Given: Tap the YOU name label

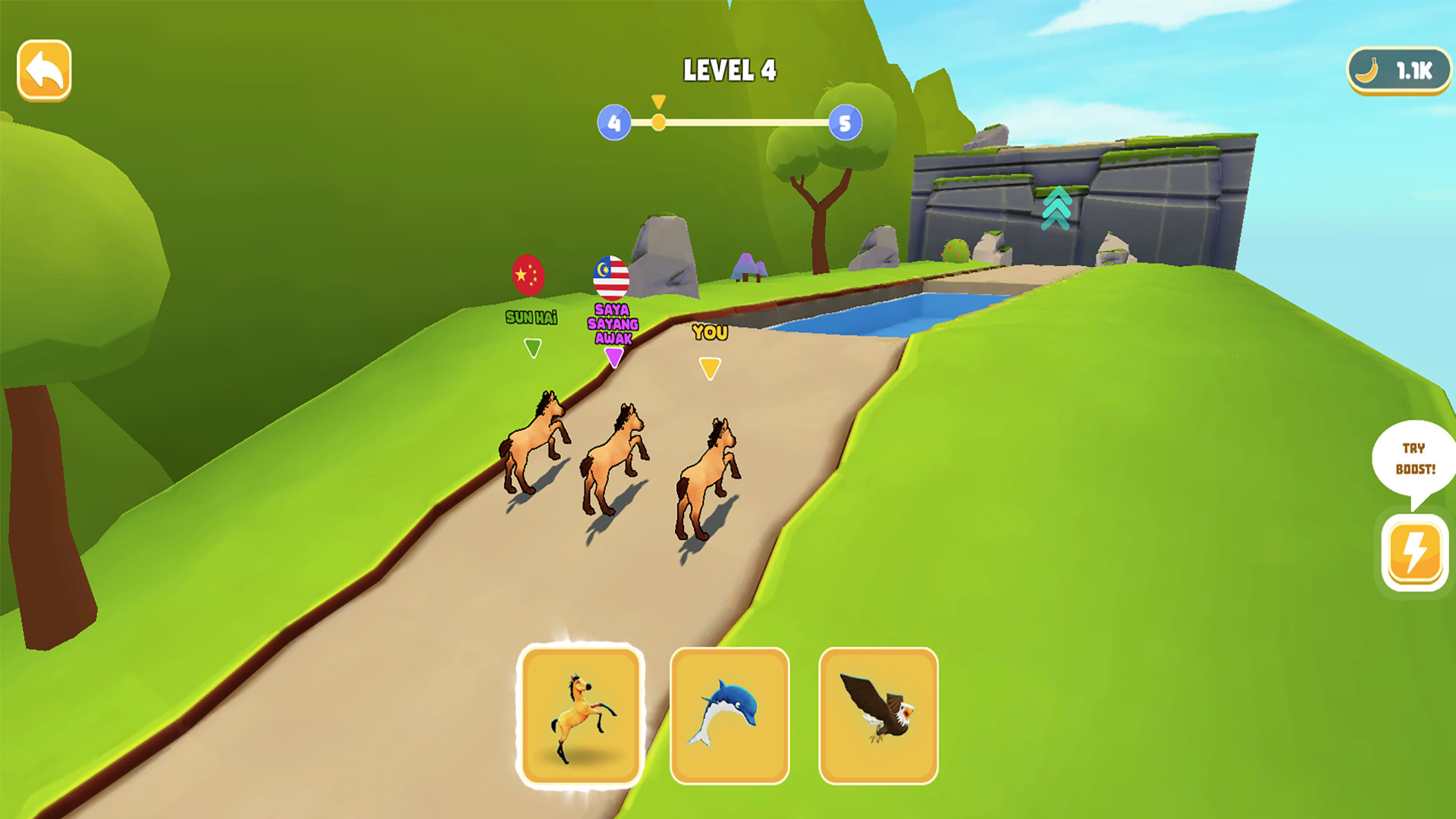Looking at the screenshot, I should [x=709, y=332].
